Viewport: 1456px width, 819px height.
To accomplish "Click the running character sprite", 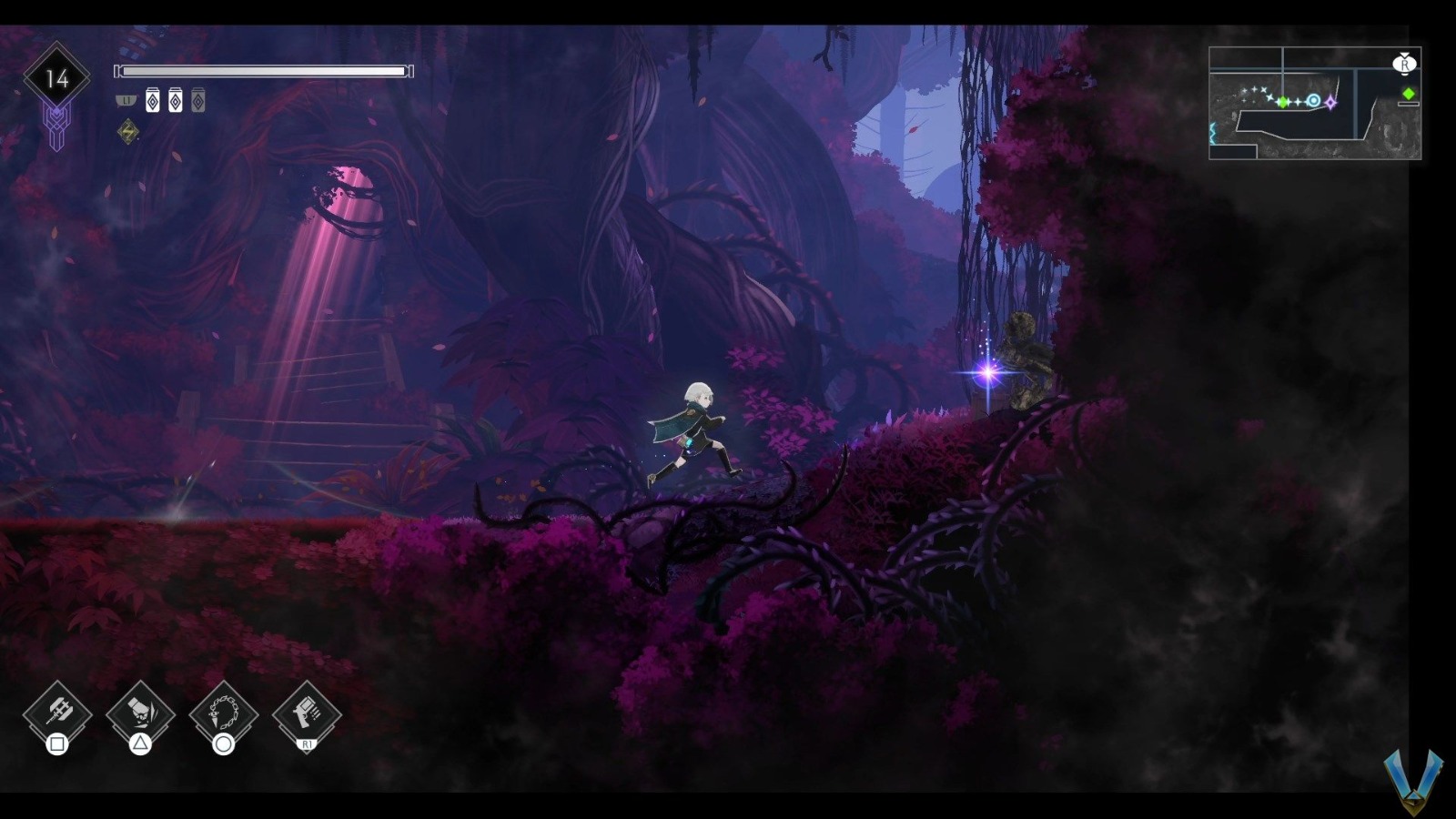I will click(x=701, y=428).
